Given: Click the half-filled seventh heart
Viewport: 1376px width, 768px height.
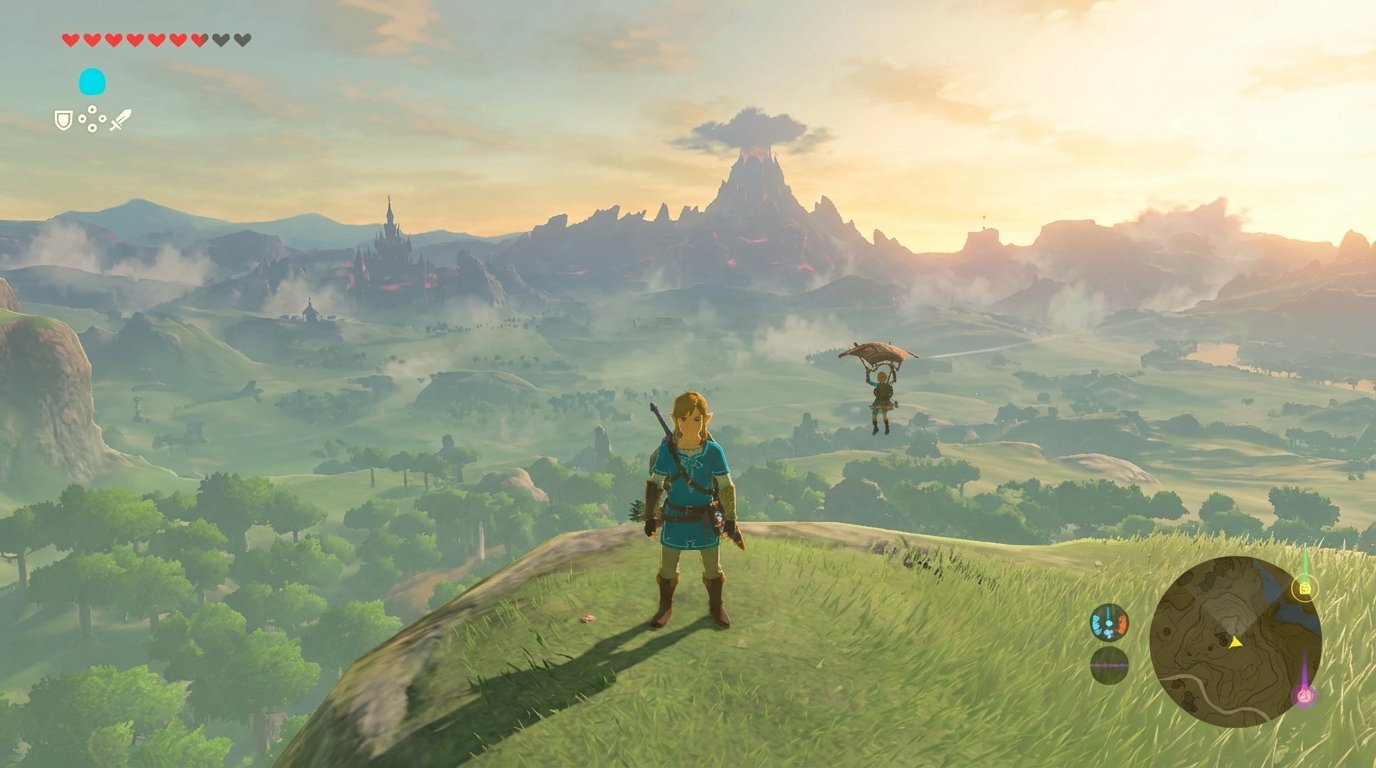Looking at the screenshot, I should point(198,39).
